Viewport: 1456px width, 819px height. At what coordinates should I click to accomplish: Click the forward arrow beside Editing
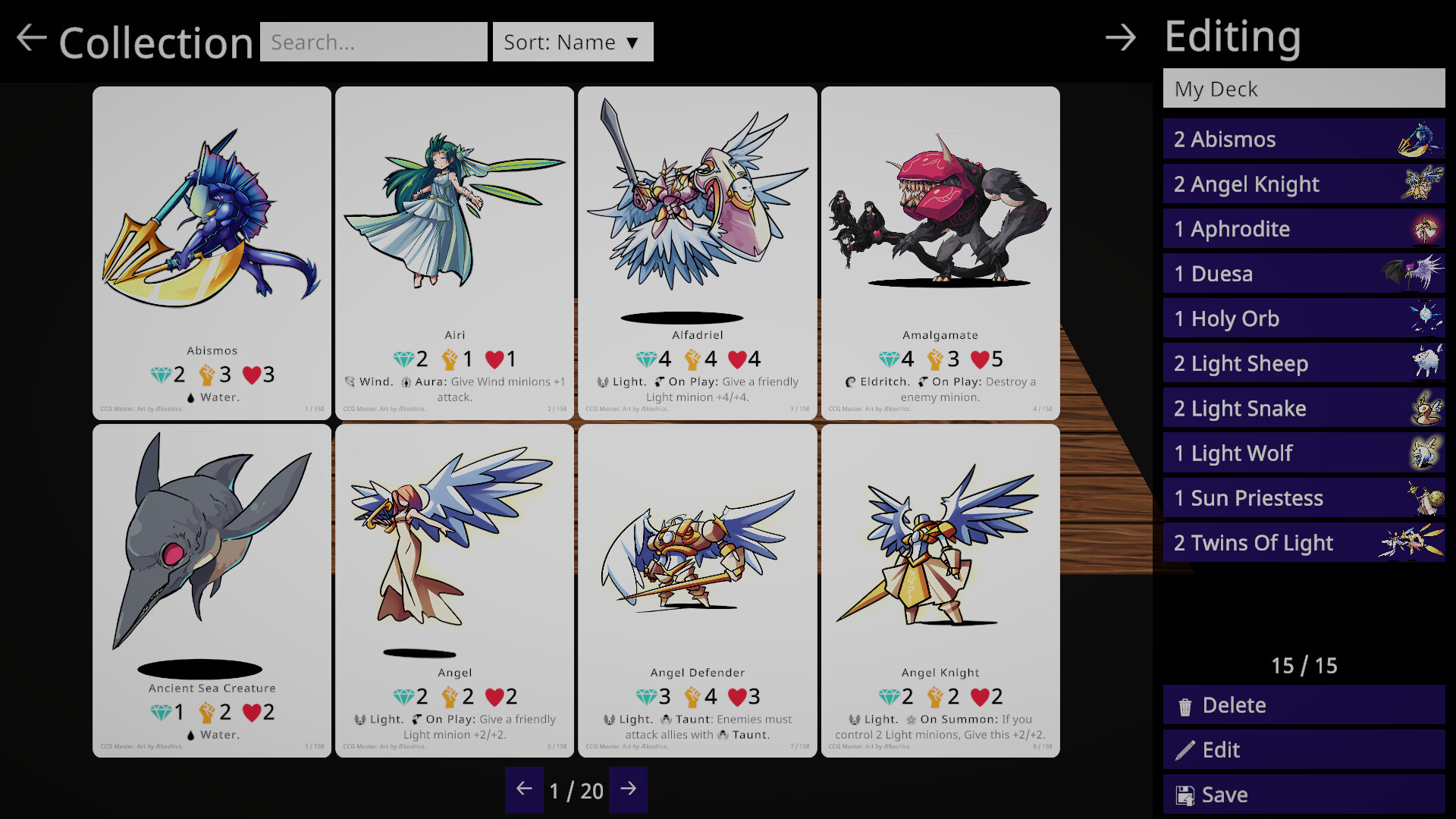[1121, 38]
